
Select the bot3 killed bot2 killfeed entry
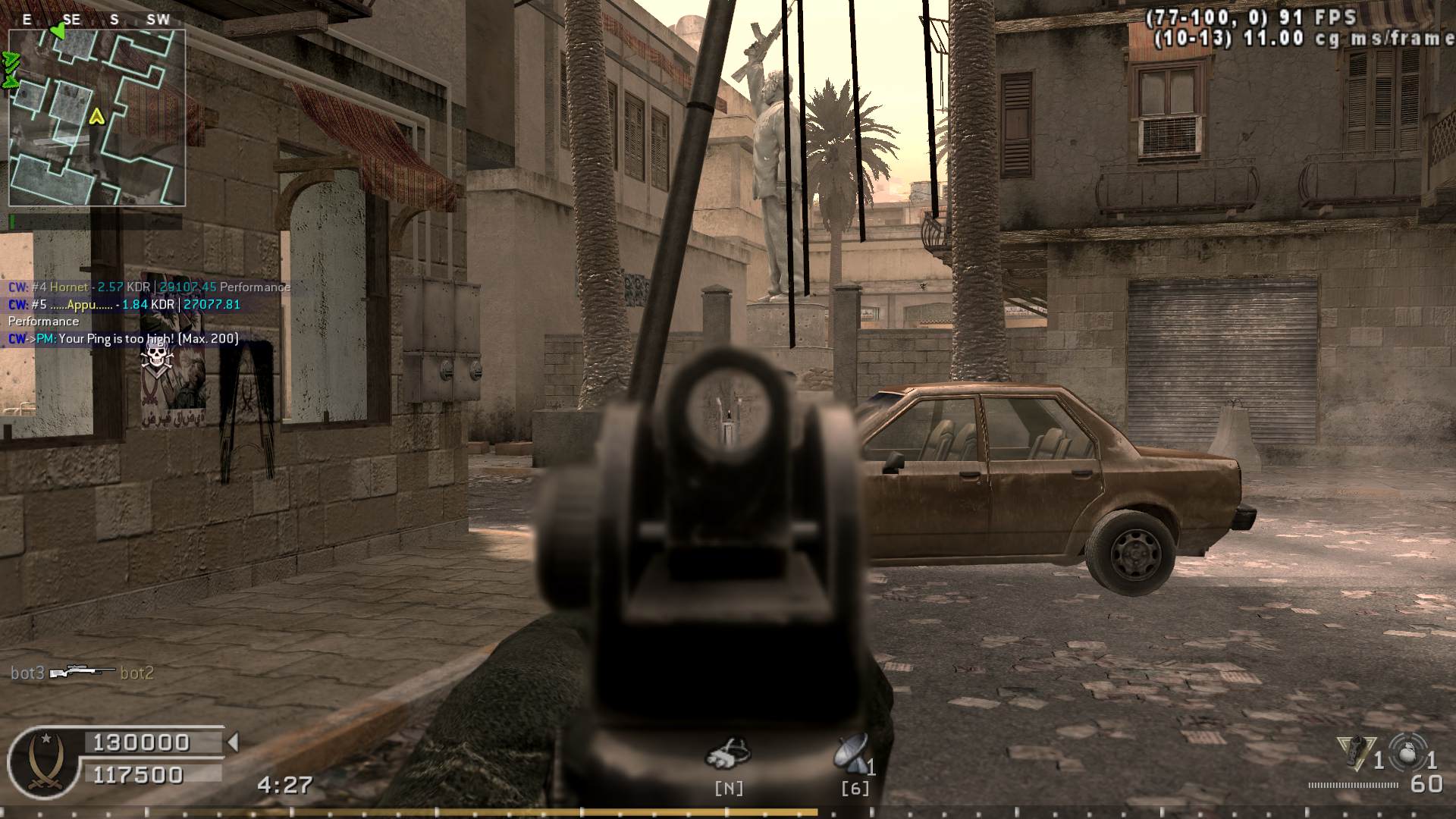click(x=82, y=673)
